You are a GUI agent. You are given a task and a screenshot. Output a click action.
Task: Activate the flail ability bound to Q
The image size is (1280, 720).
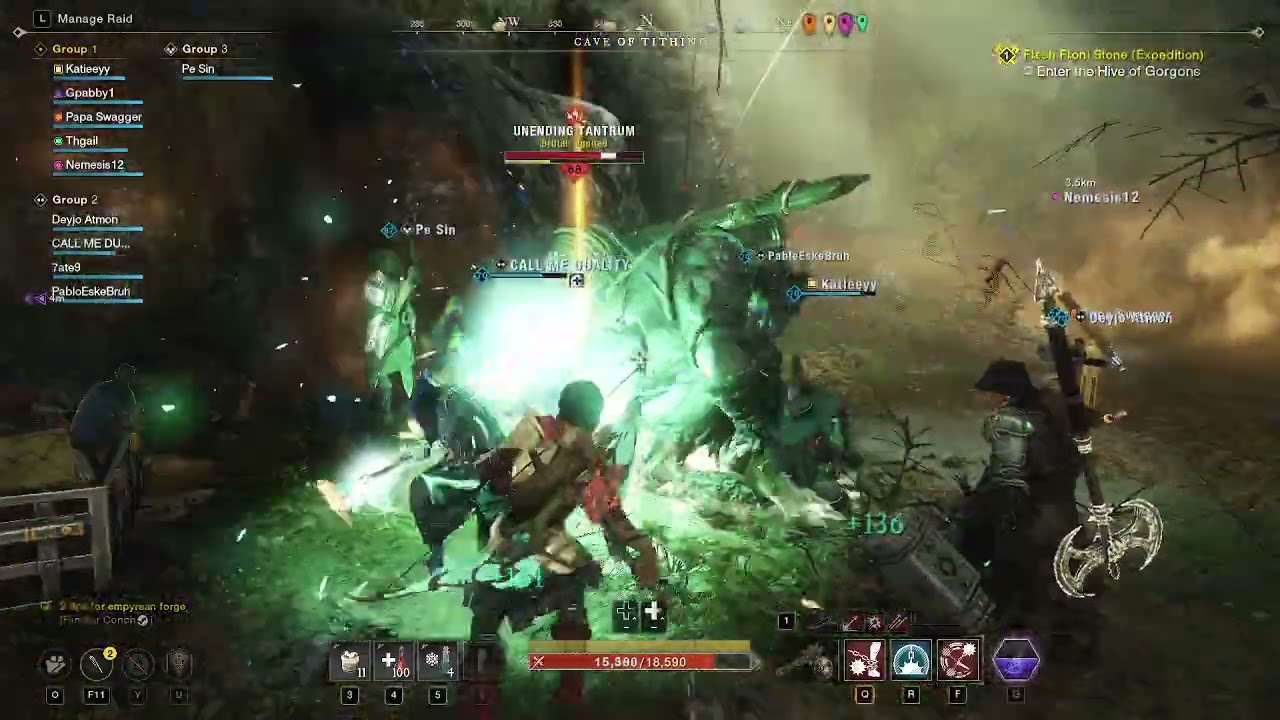864,662
